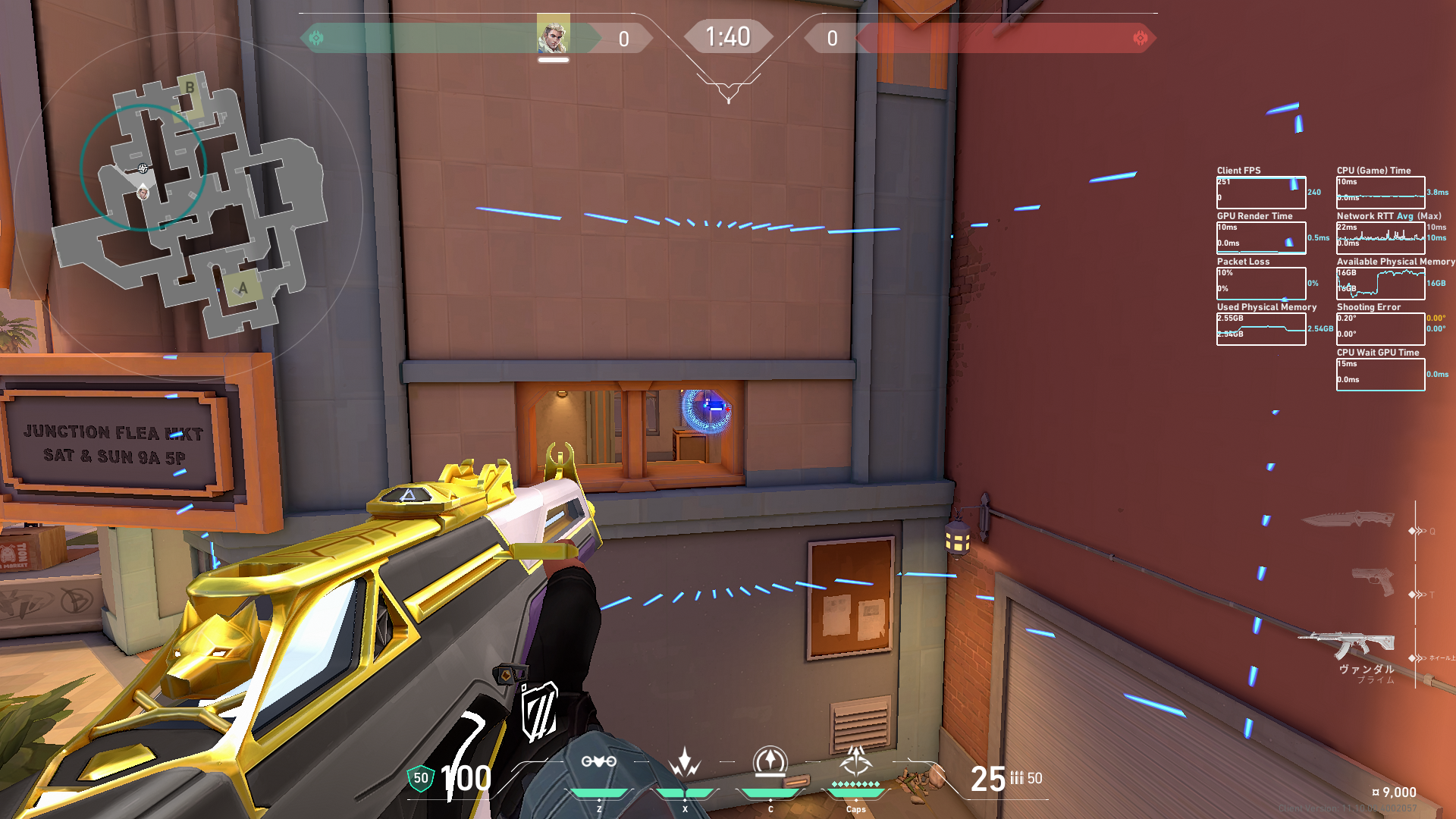Activate Sova's Owl Drone ability
Image resolution: width=1456 pixels, height=819 pixels.
598,762
